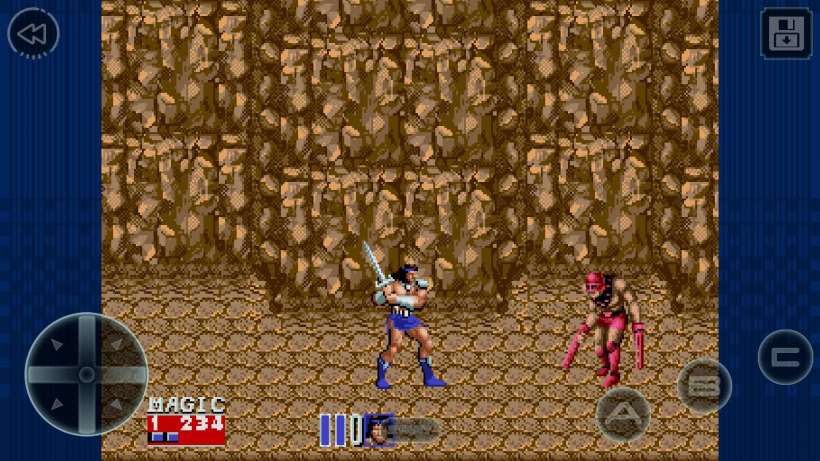Image resolution: width=820 pixels, height=461 pixels.
Task: Tap the rewind button
Action: (33, 34)
